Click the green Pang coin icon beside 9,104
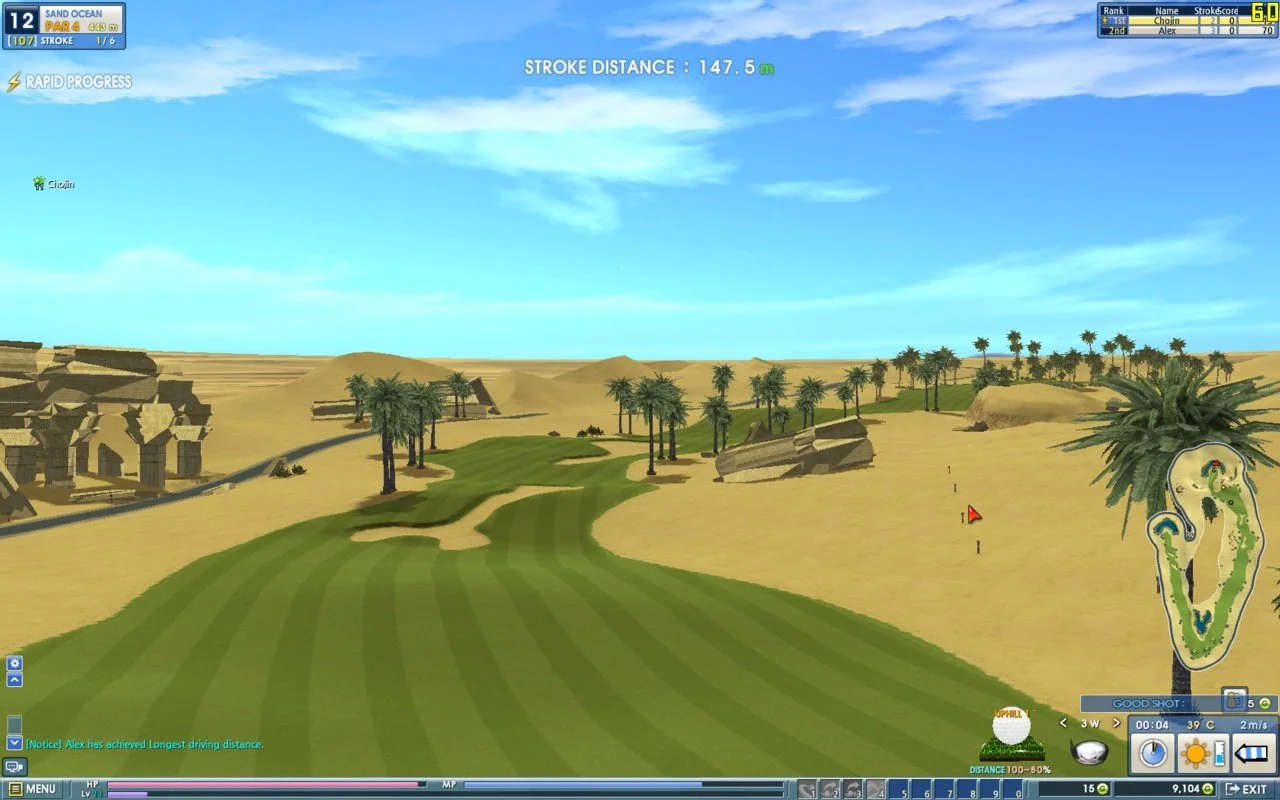This screenshot has width=1280, height=800. pyautogui.click(x=1206, y=788)
